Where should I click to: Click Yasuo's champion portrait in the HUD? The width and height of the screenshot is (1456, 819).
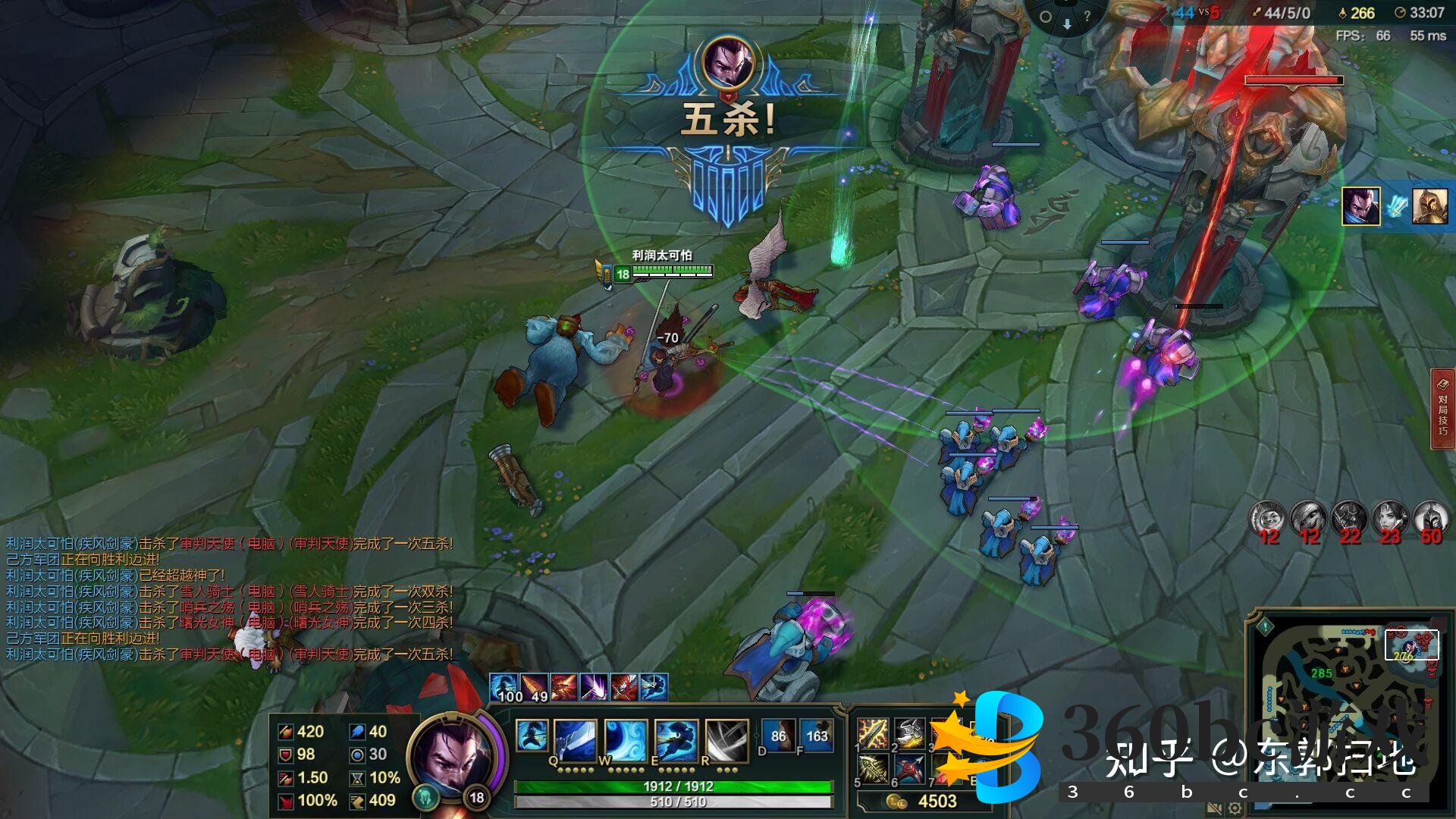pos(453,756)
